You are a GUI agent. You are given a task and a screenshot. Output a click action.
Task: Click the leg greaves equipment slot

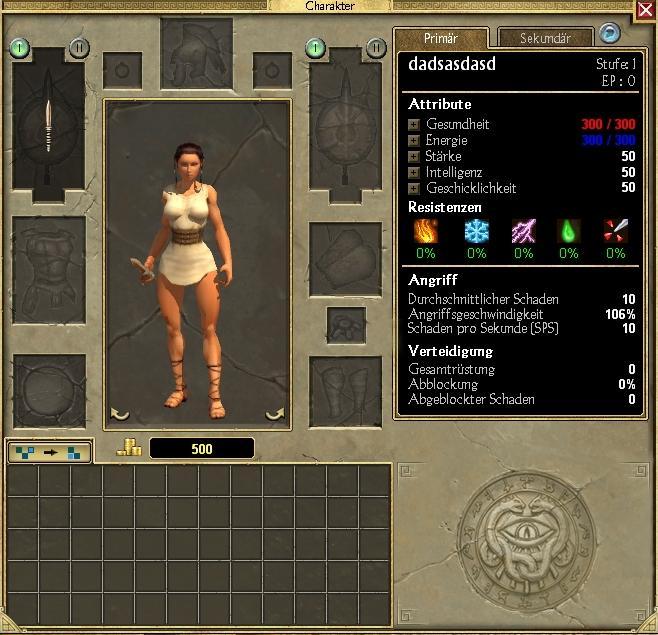click(x=346, y=389)
